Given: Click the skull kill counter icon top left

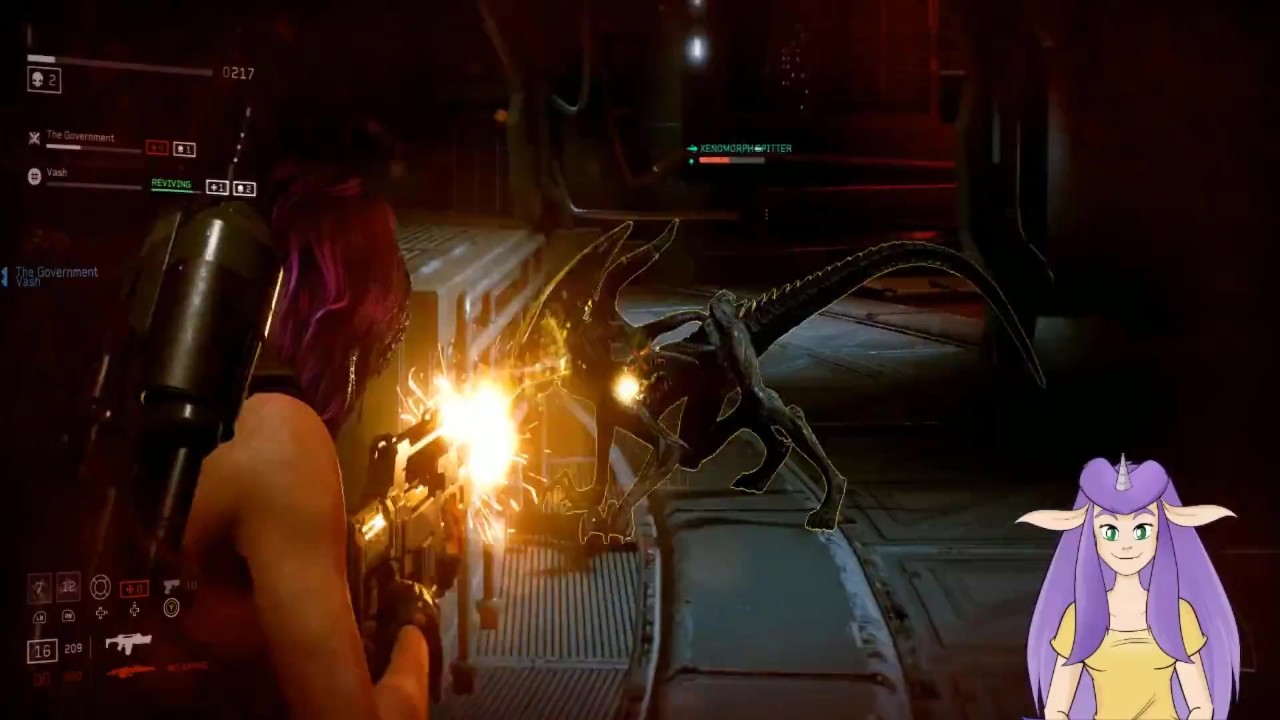Looking at the screenshot, I should point(36,79).
